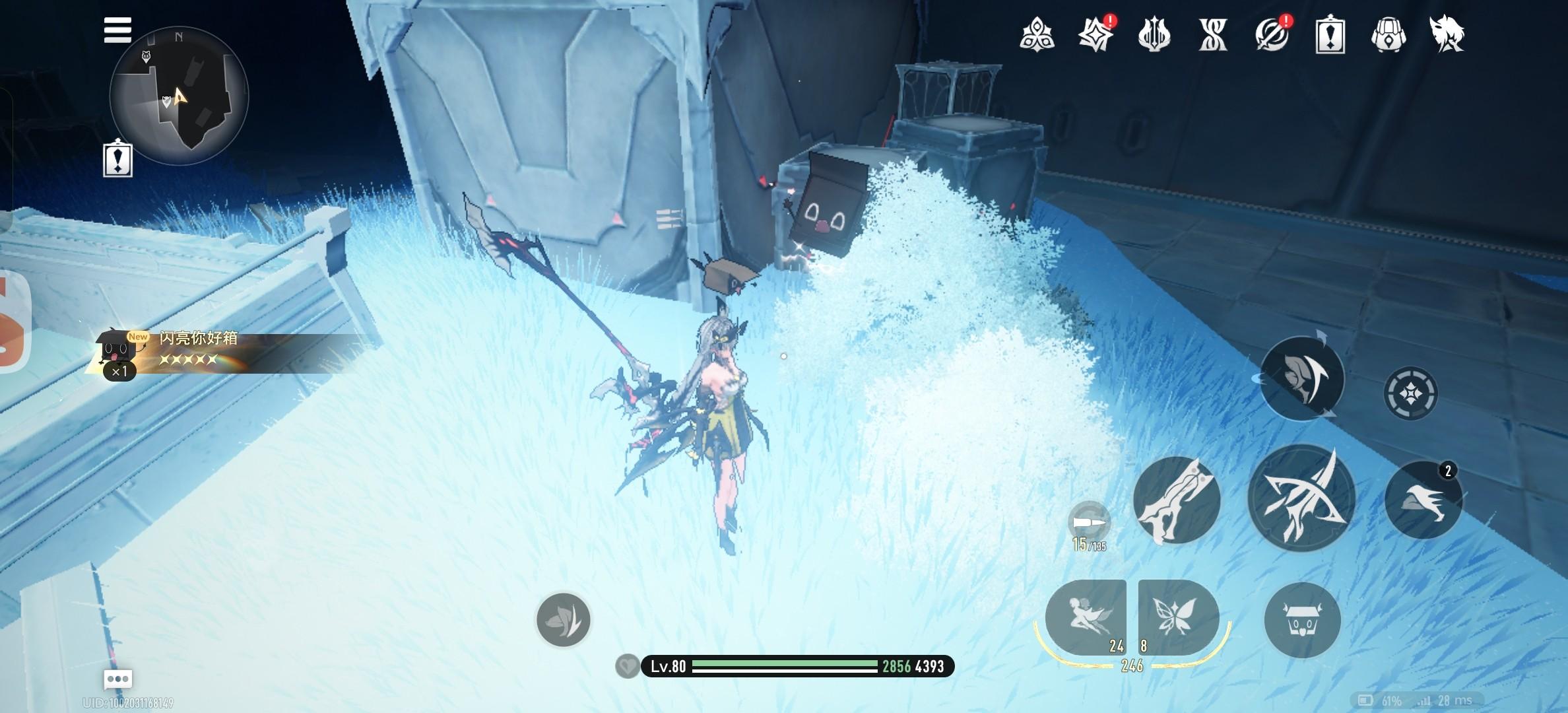Open the exclamation card icon in top bar
This screenshot has height=713, width=1568.
click(x=1330, y=34)
